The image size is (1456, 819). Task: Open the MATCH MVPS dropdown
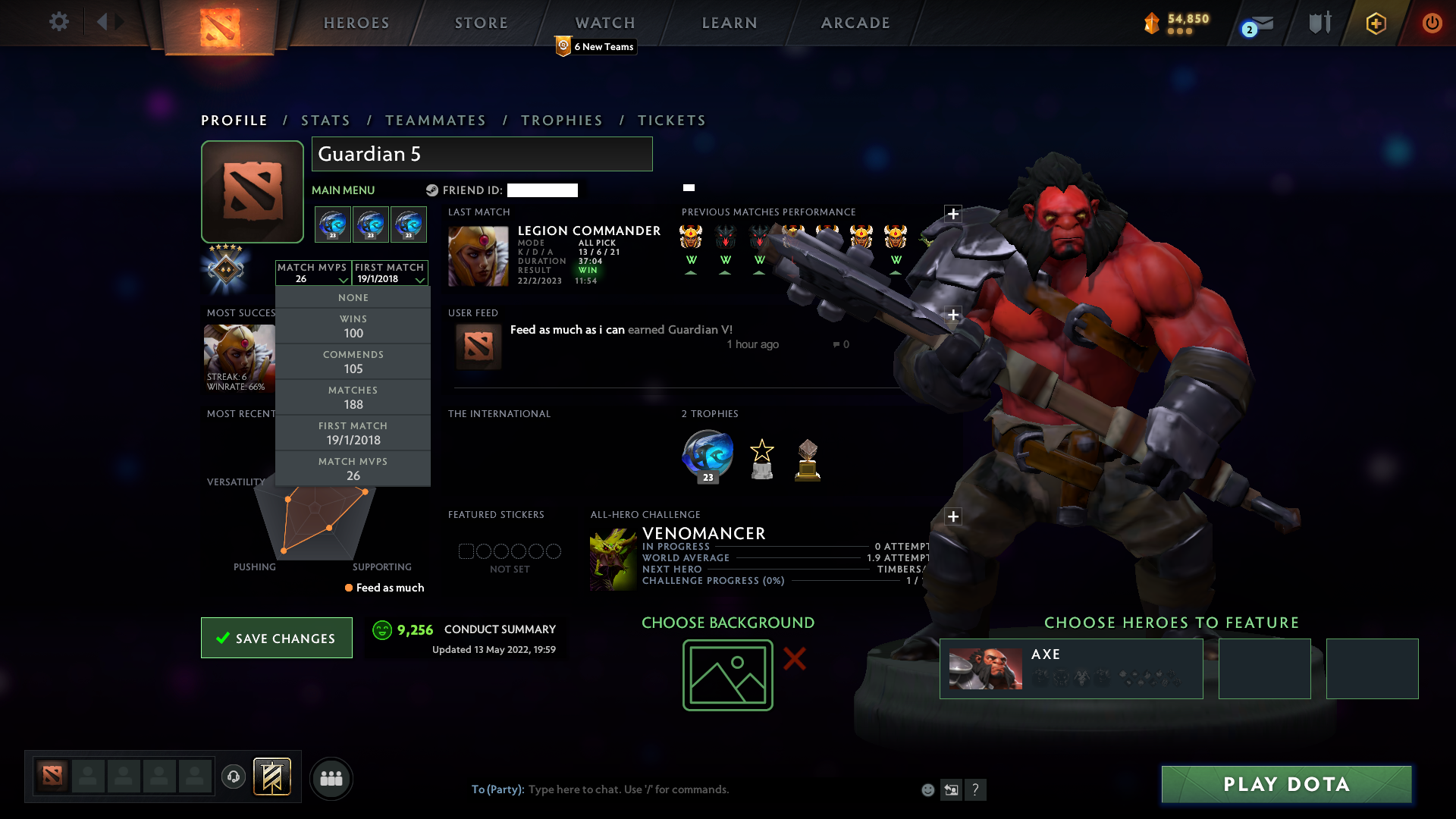[312, 275]
